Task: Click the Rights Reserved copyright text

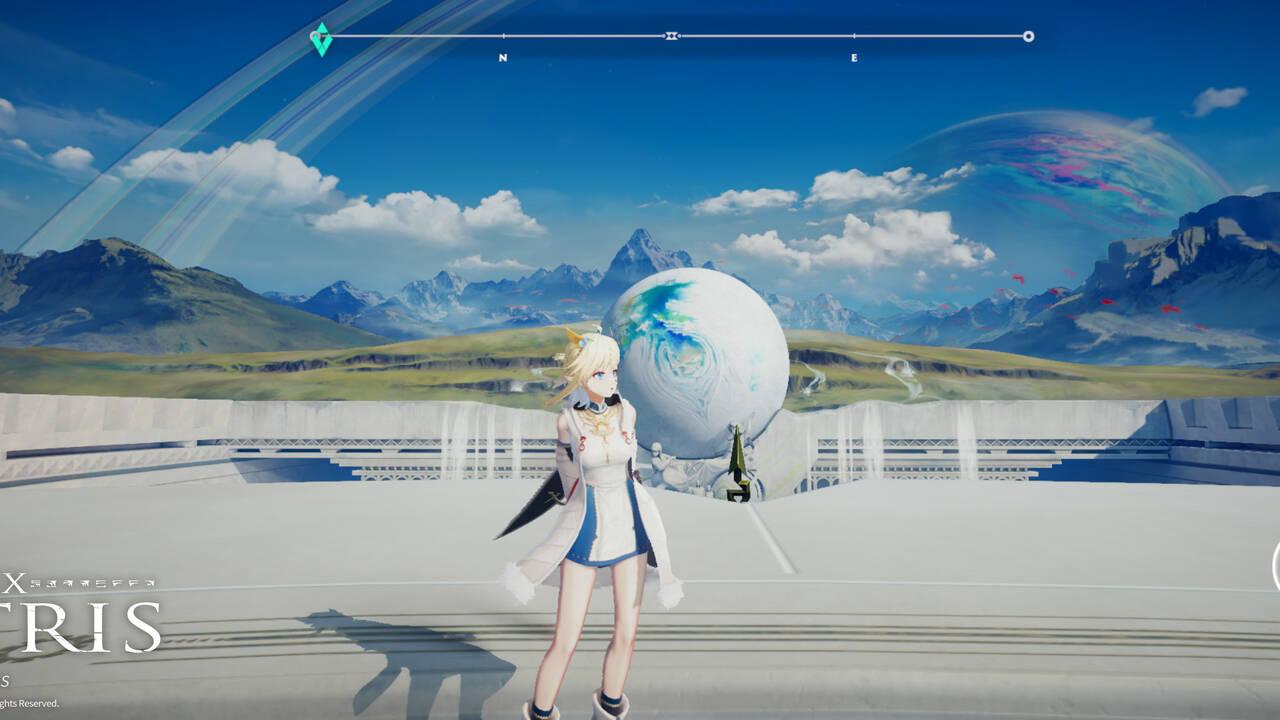Action: pyautogui.click(x=30, y=703)
